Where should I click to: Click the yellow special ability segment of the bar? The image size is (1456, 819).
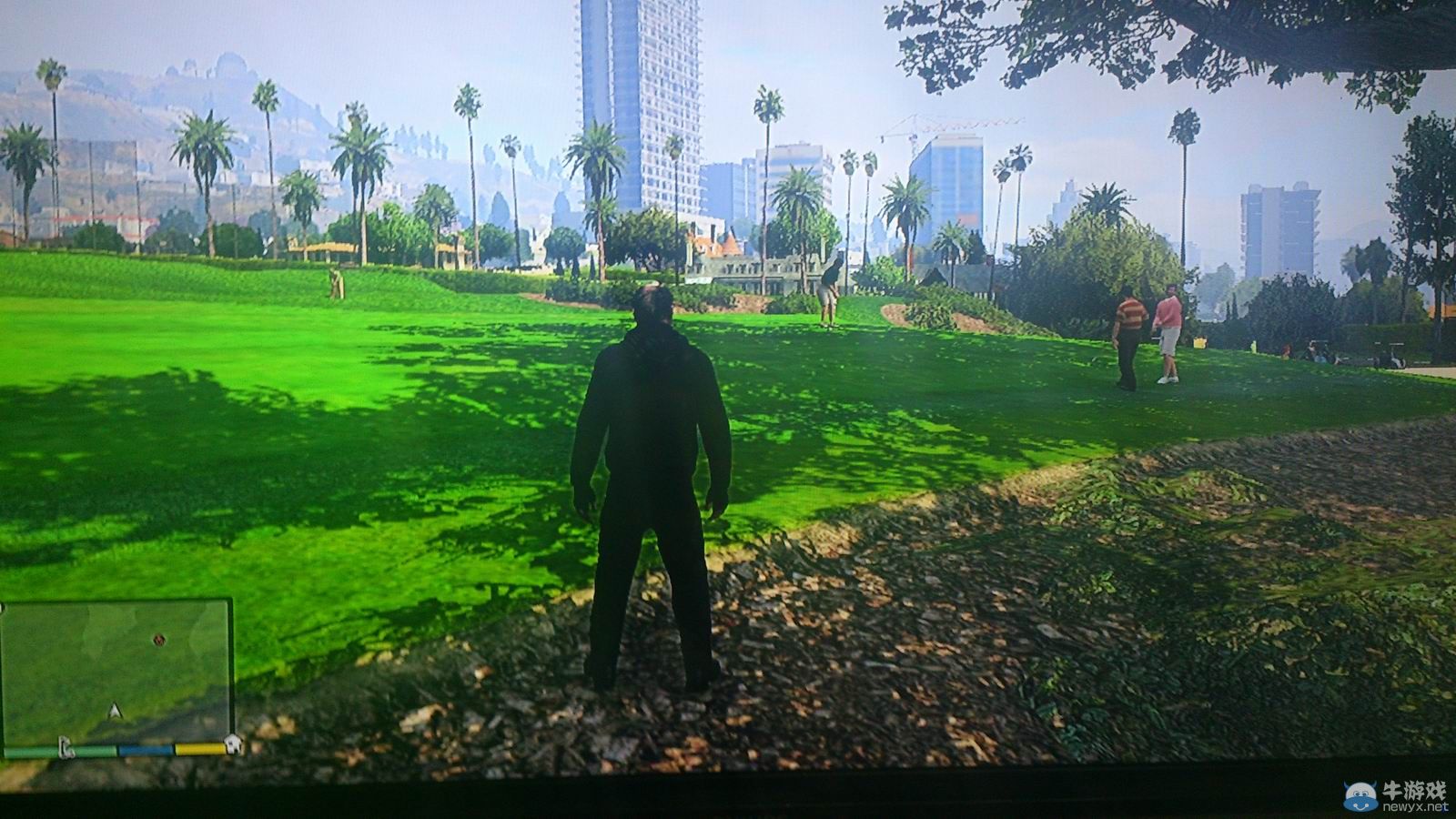click(x=199, y=748)
